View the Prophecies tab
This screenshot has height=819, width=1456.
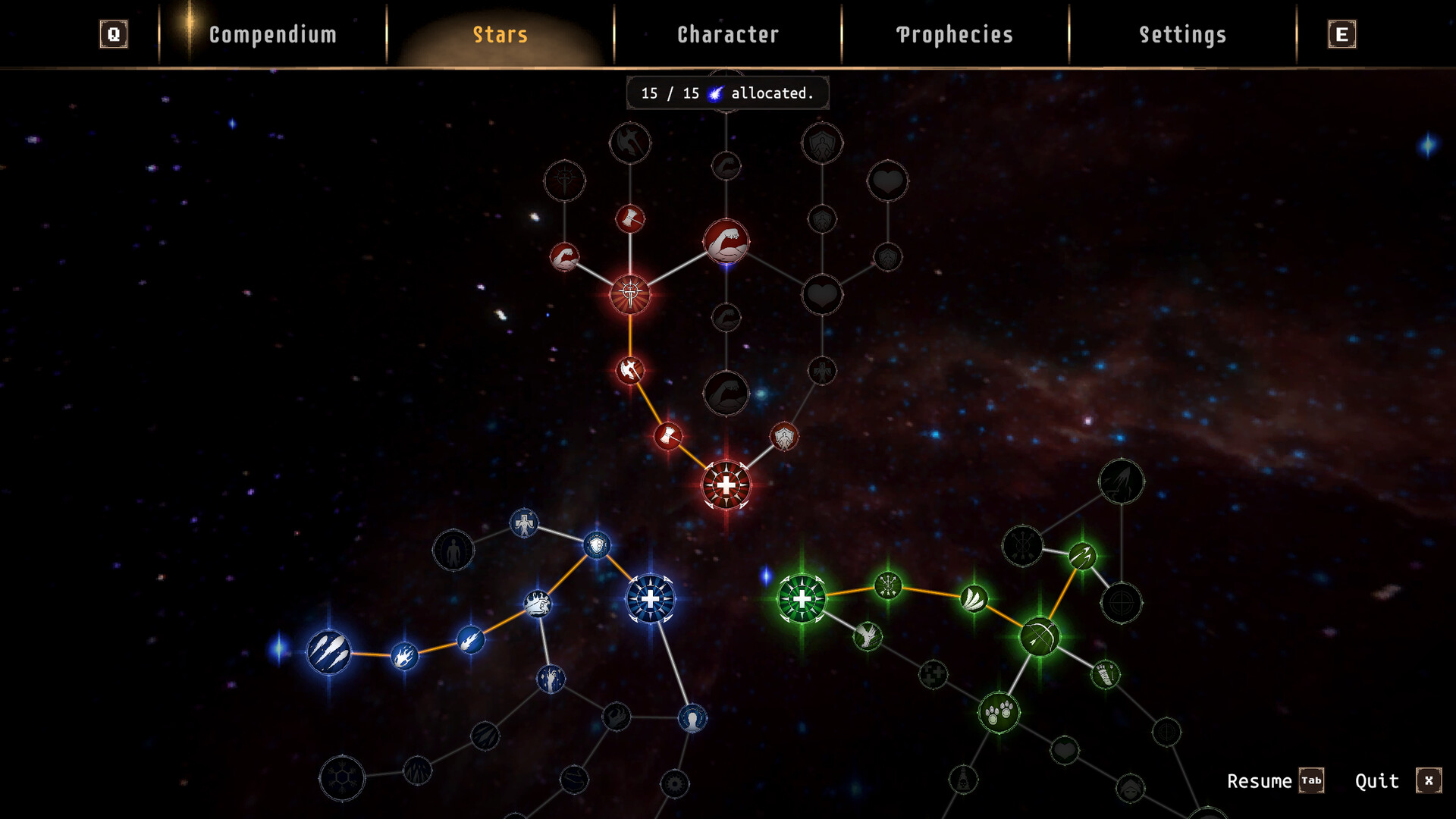click(955, 35)
